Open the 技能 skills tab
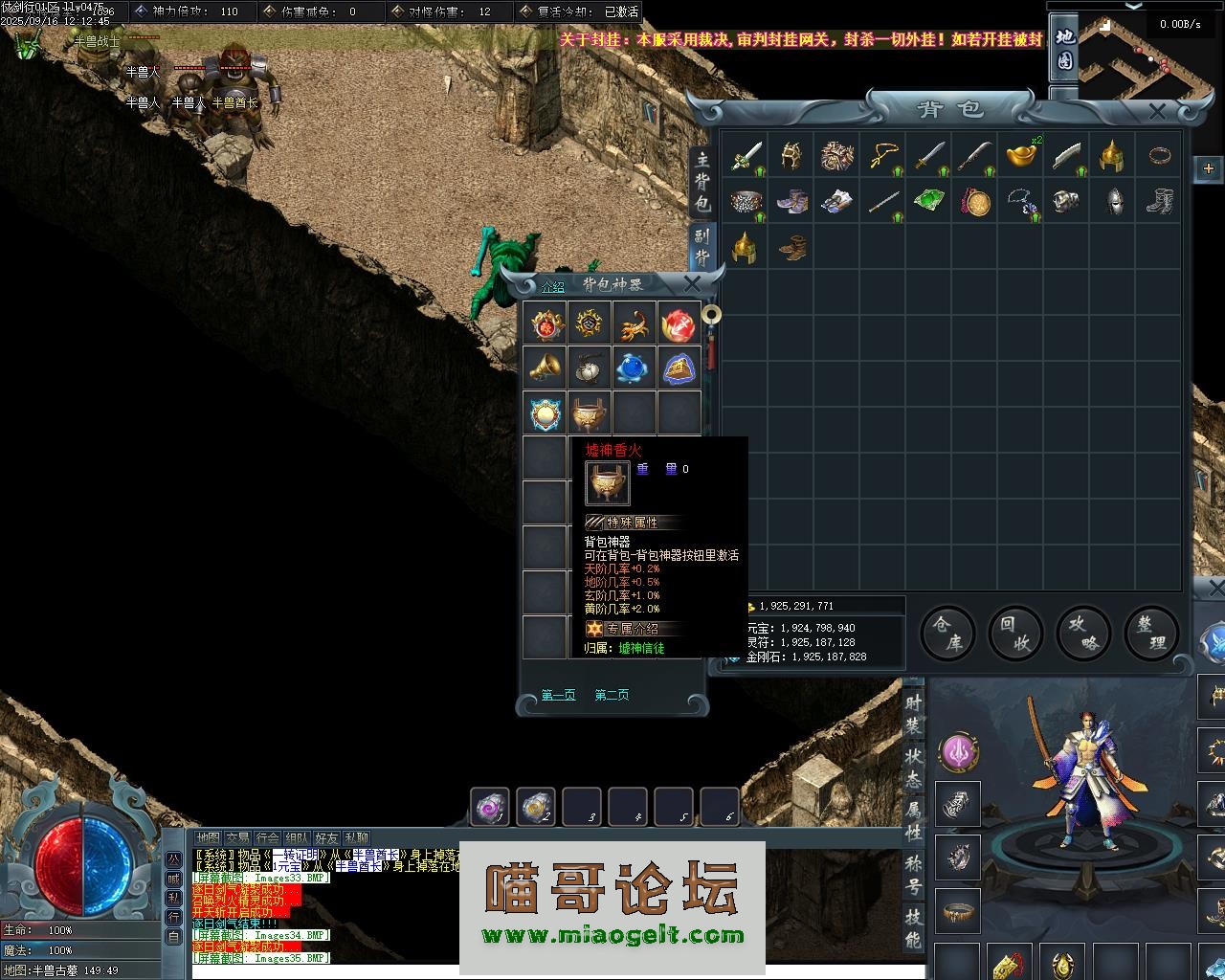This screenshot has width=1225, height=980. pos(913,927)
